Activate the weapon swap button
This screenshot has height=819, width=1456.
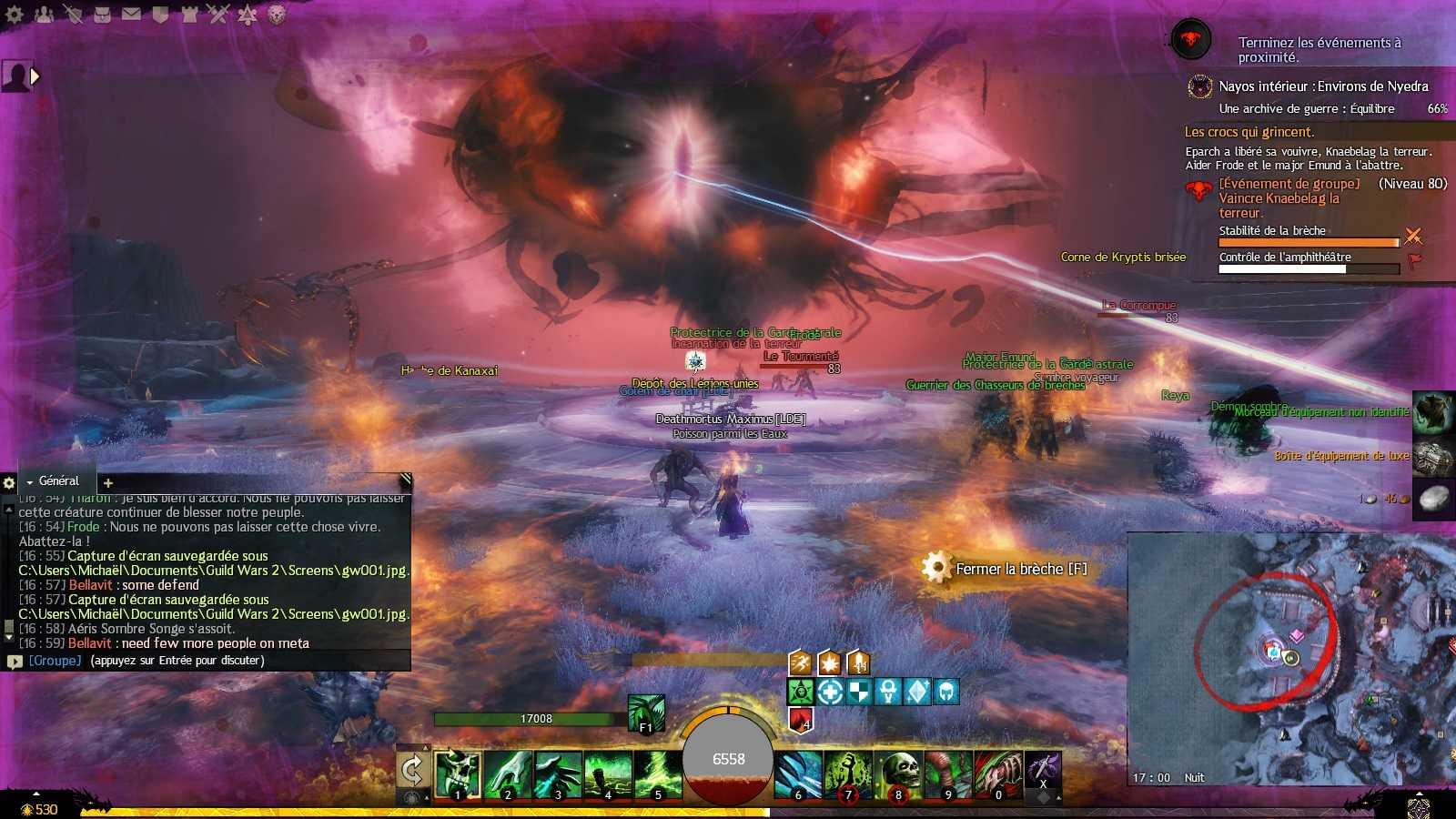[x=412, y=771]
